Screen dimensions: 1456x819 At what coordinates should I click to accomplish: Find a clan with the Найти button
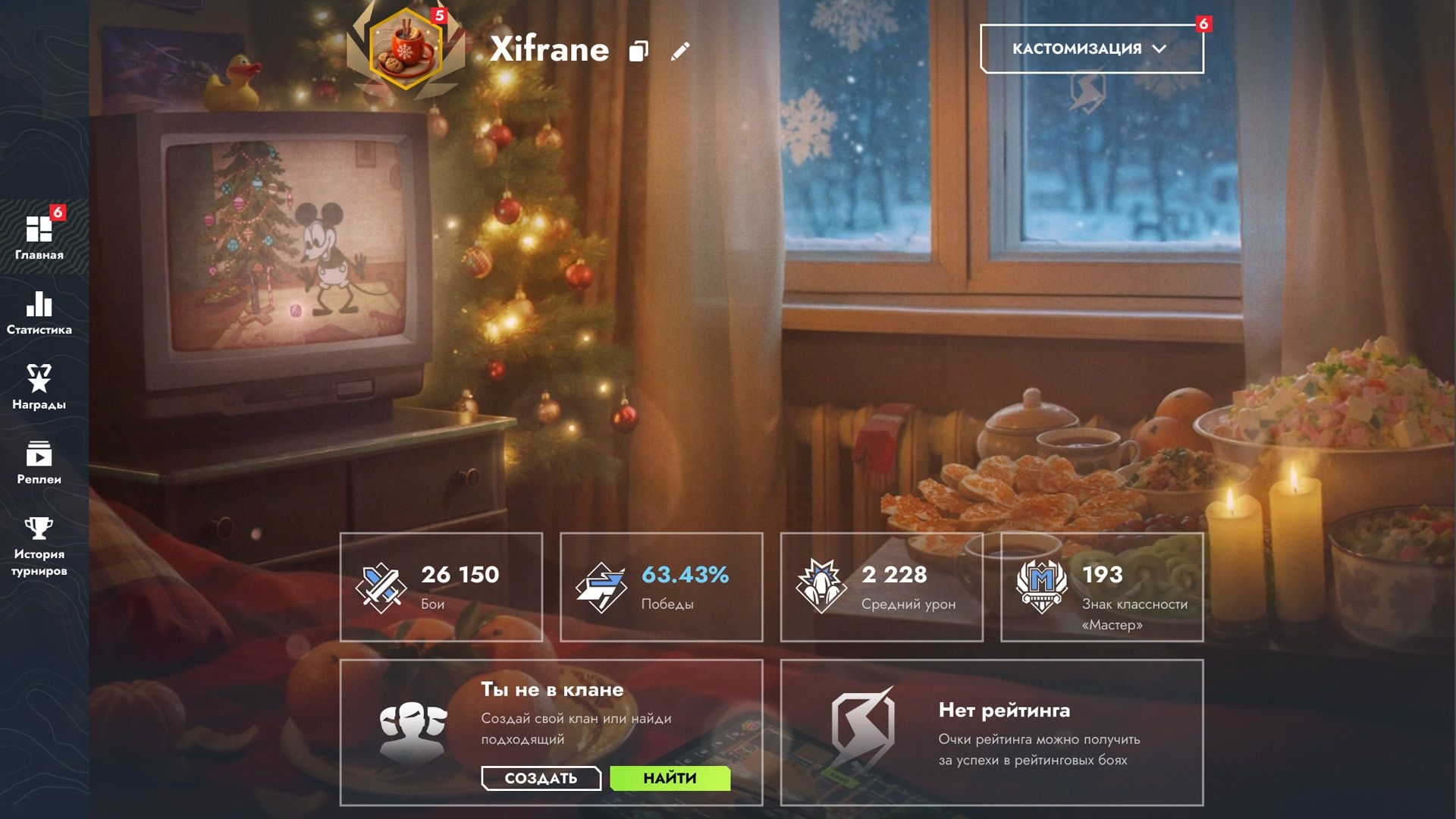pos(670,778)
